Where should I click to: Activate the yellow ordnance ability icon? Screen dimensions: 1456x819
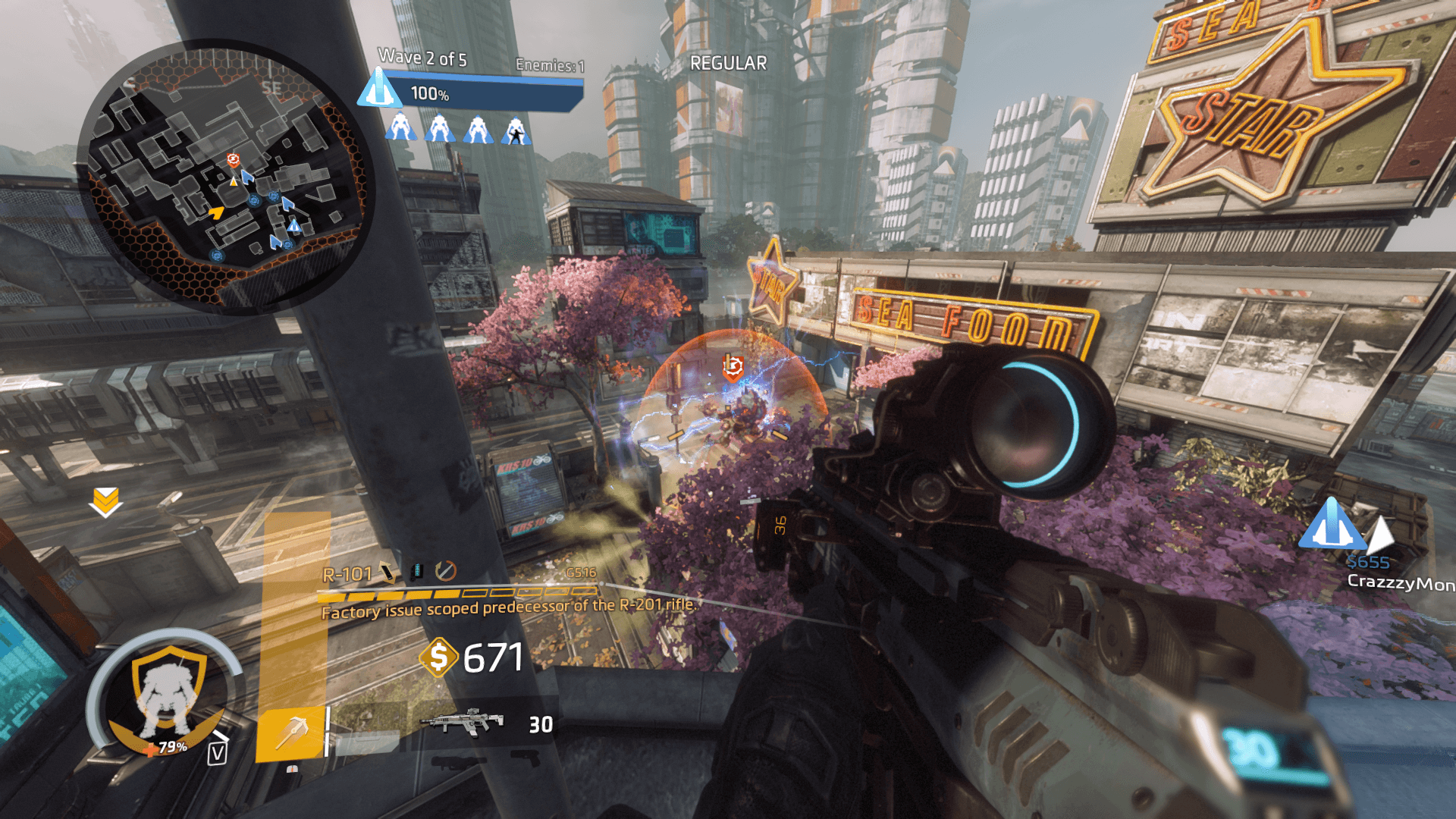292,733
